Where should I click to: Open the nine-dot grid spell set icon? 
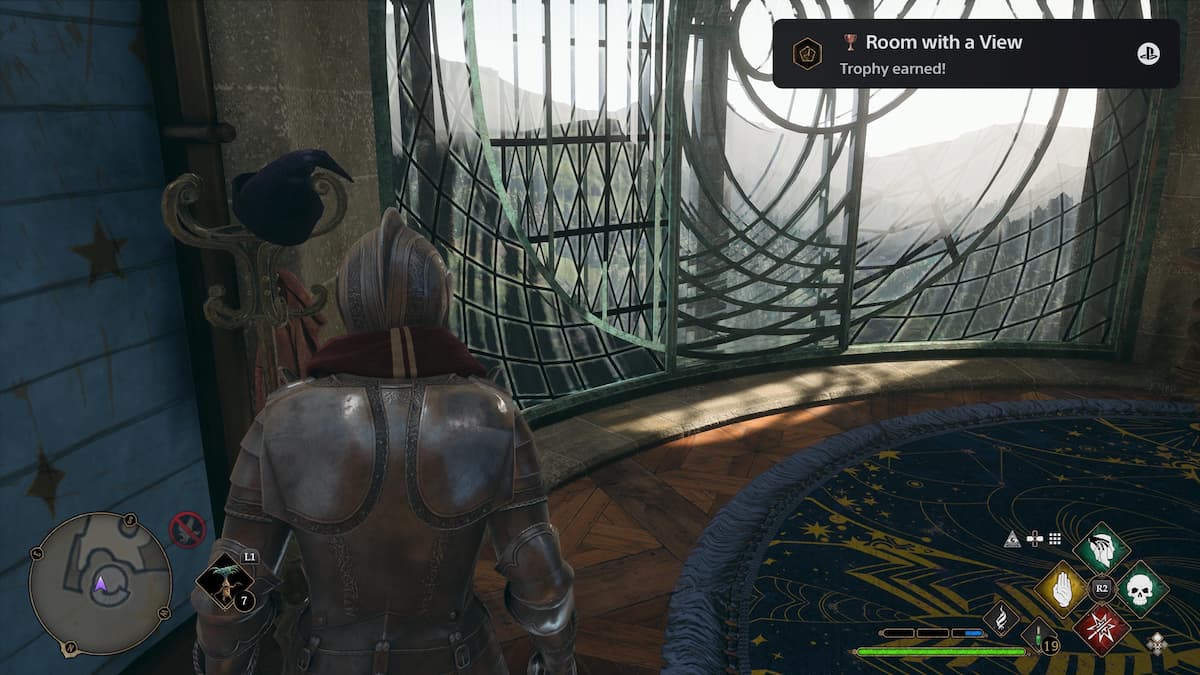coord(1054,539)
